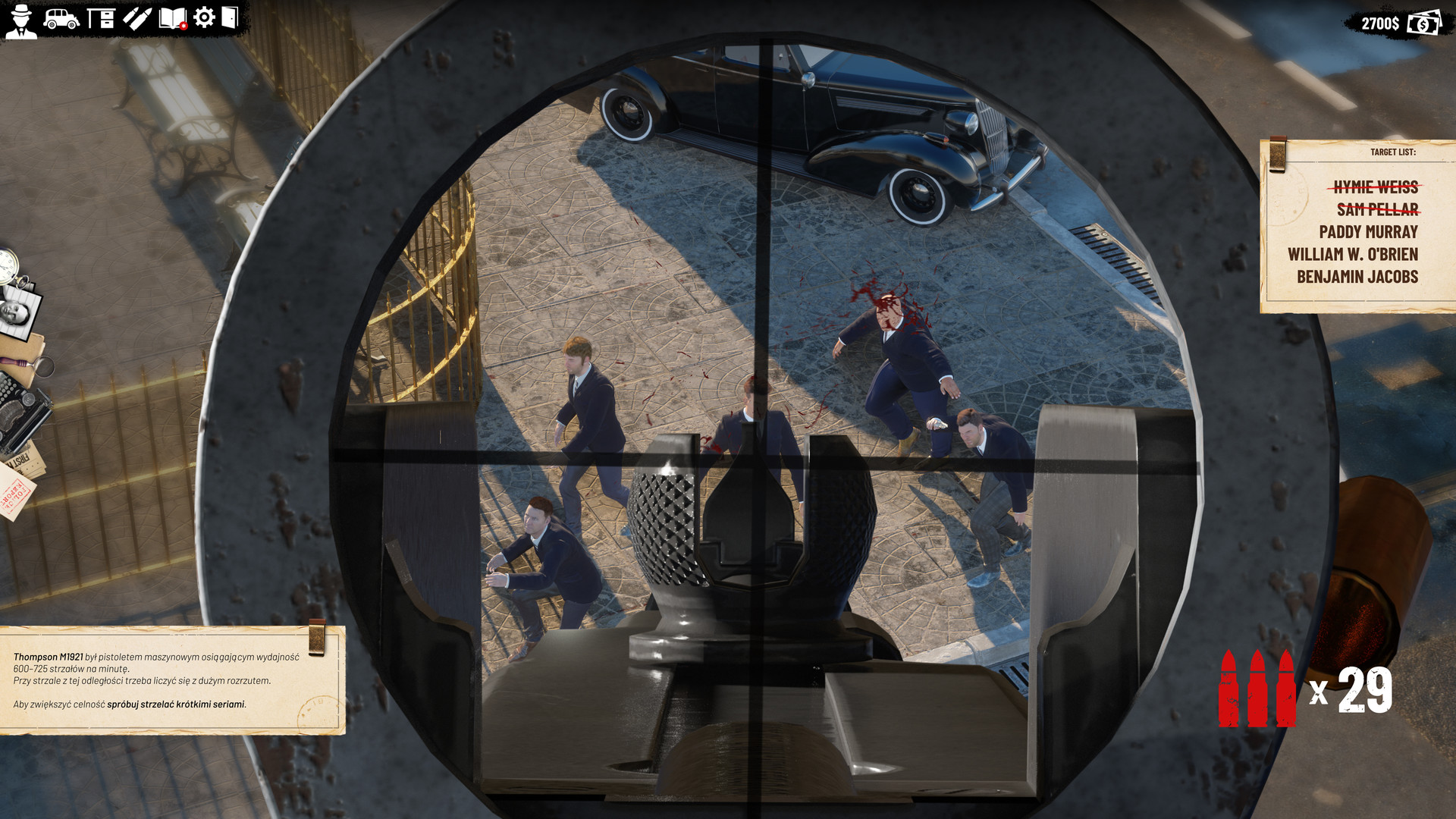Select the car/garage icon
The height and width of the screenshot is (819, 1456).
tap(61, 19)
